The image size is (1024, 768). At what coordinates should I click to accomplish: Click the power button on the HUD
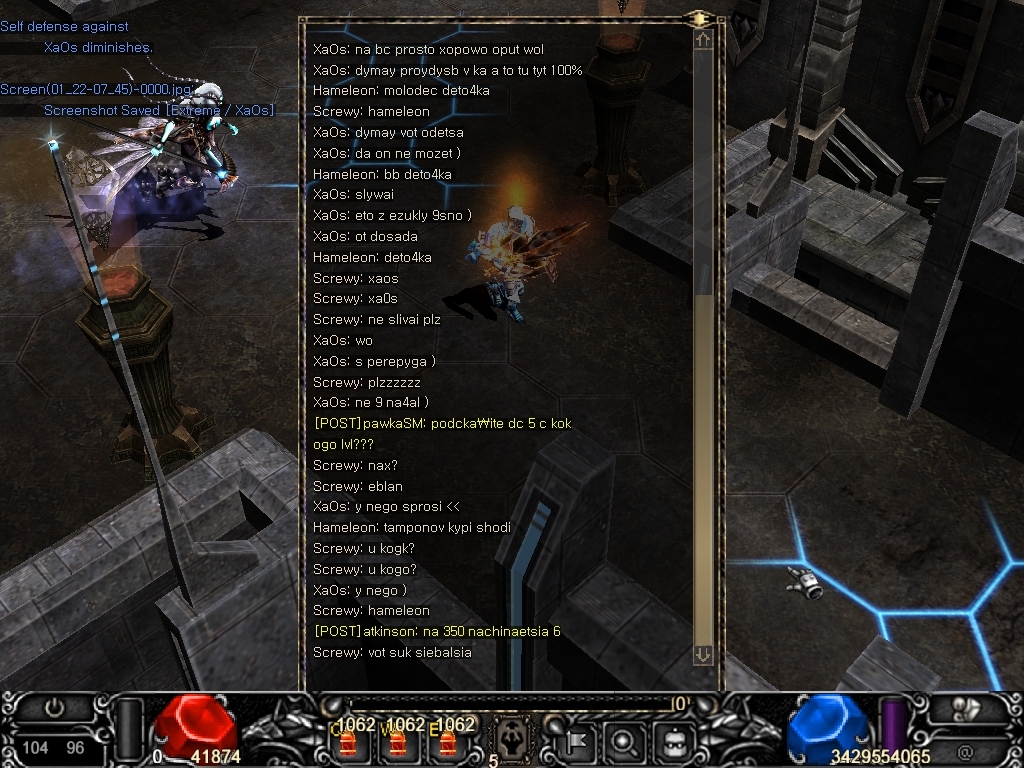point(55,709)
